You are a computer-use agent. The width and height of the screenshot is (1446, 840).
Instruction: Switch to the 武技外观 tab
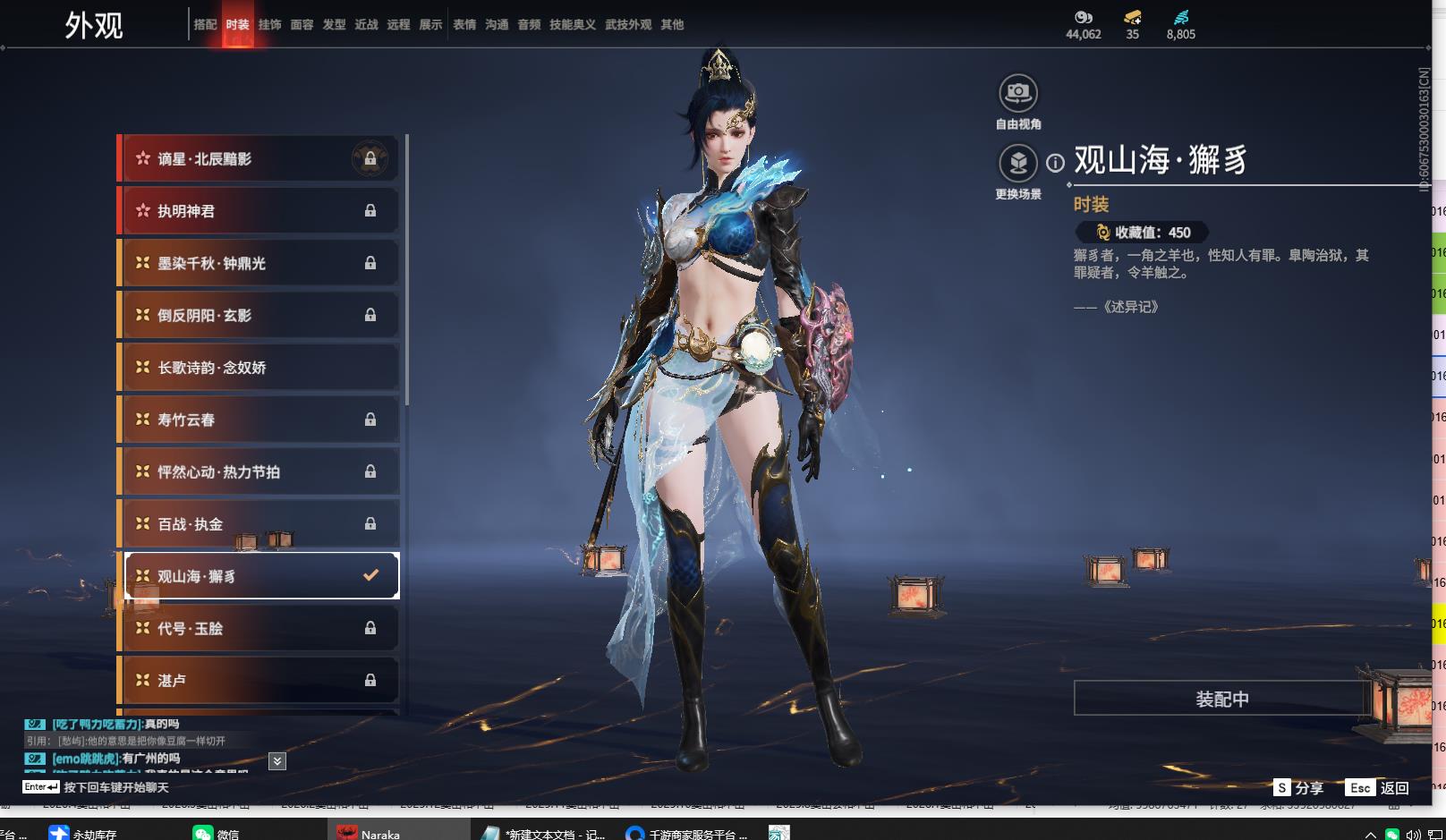[x=627, y=25]
